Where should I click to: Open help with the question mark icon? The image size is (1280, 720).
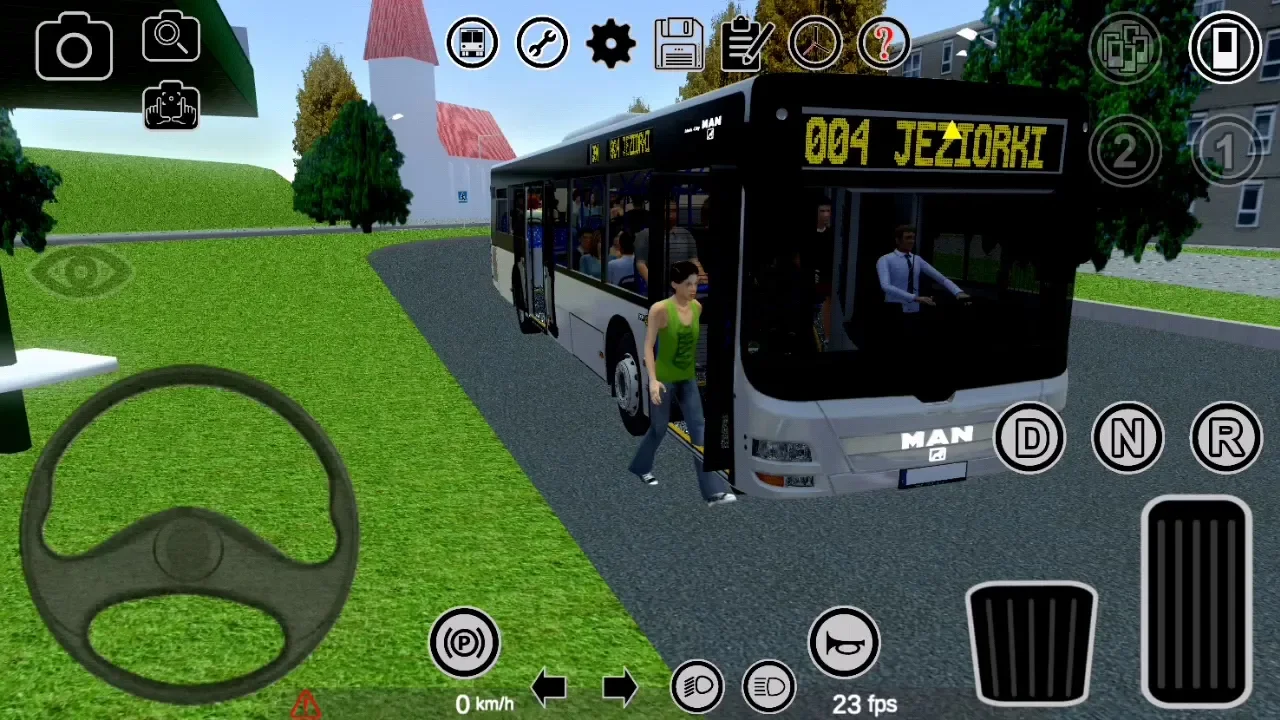[884, 43]
